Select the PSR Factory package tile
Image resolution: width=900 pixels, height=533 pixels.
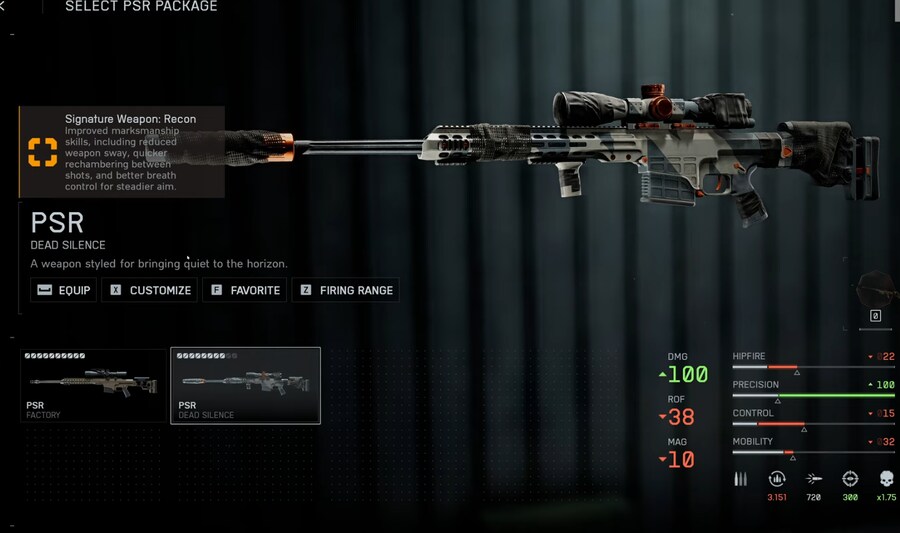(94, 385)
